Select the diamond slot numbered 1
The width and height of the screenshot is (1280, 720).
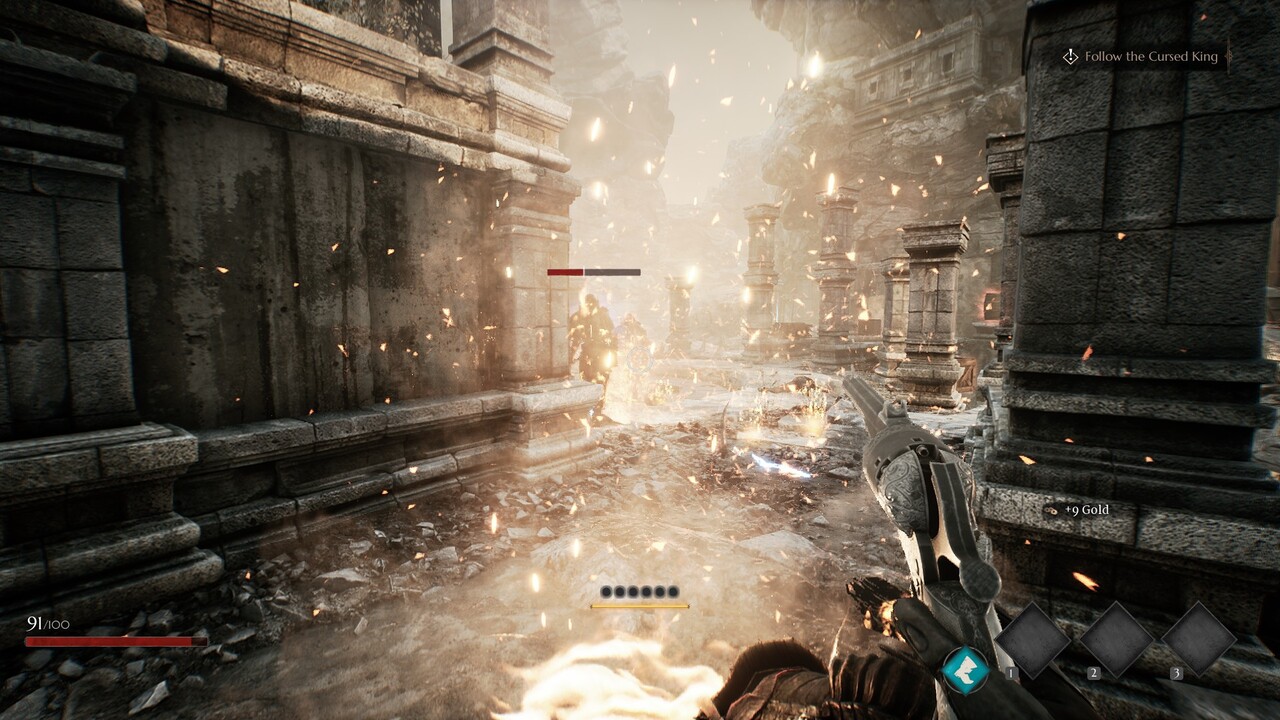(1033, 640)
